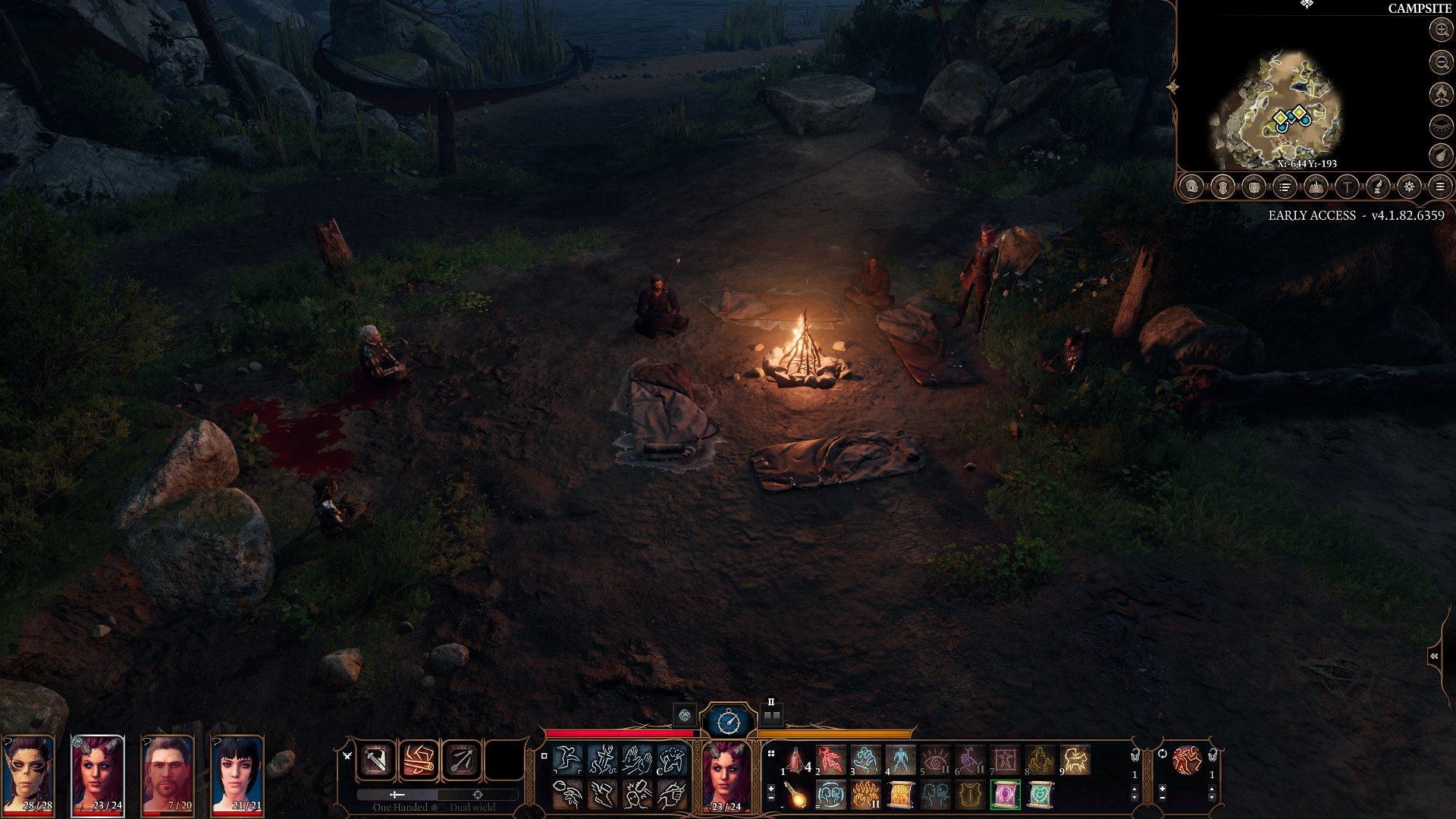Zoom in on the minimap
This screenshot has height=819, width=1456.
coord(1441,30)
